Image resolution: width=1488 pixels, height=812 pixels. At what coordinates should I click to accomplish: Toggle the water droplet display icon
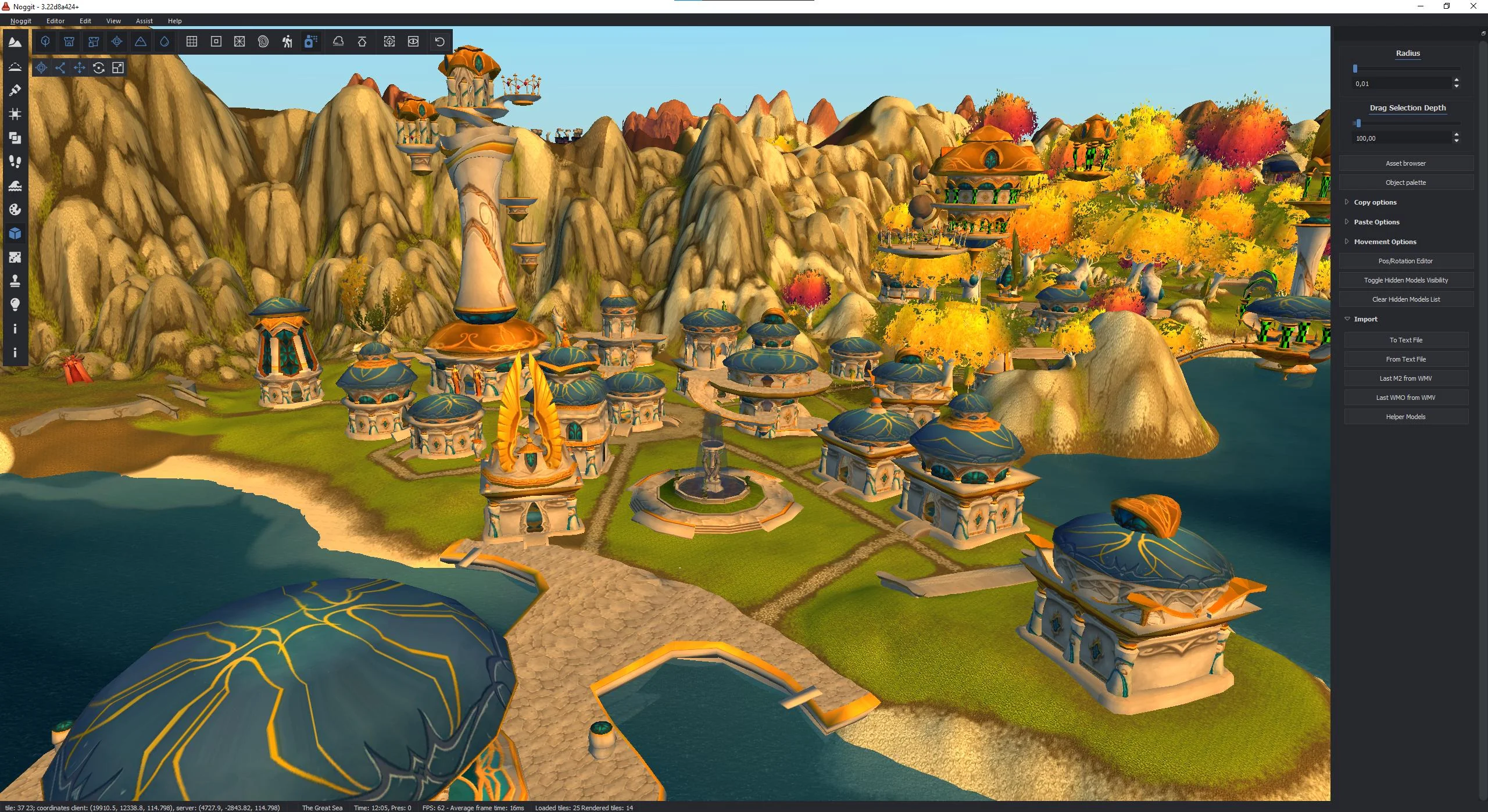[164, 41]
